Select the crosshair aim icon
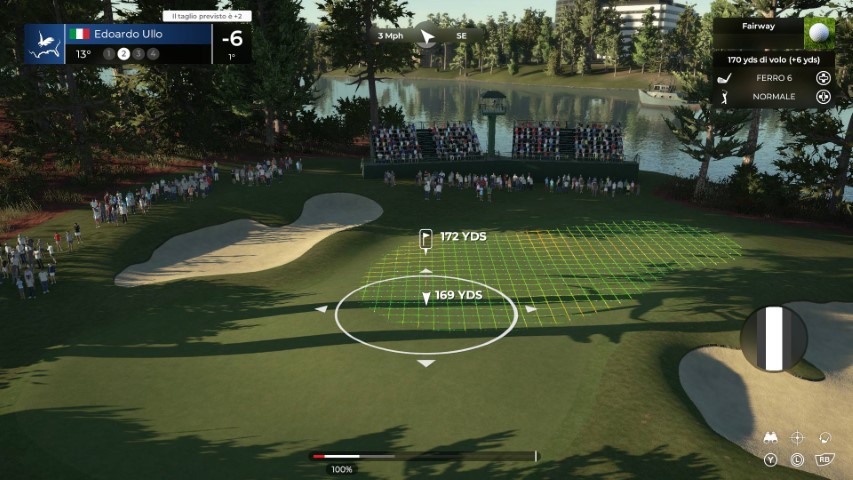This screenshot has width=853, height=480. (797, 438)
